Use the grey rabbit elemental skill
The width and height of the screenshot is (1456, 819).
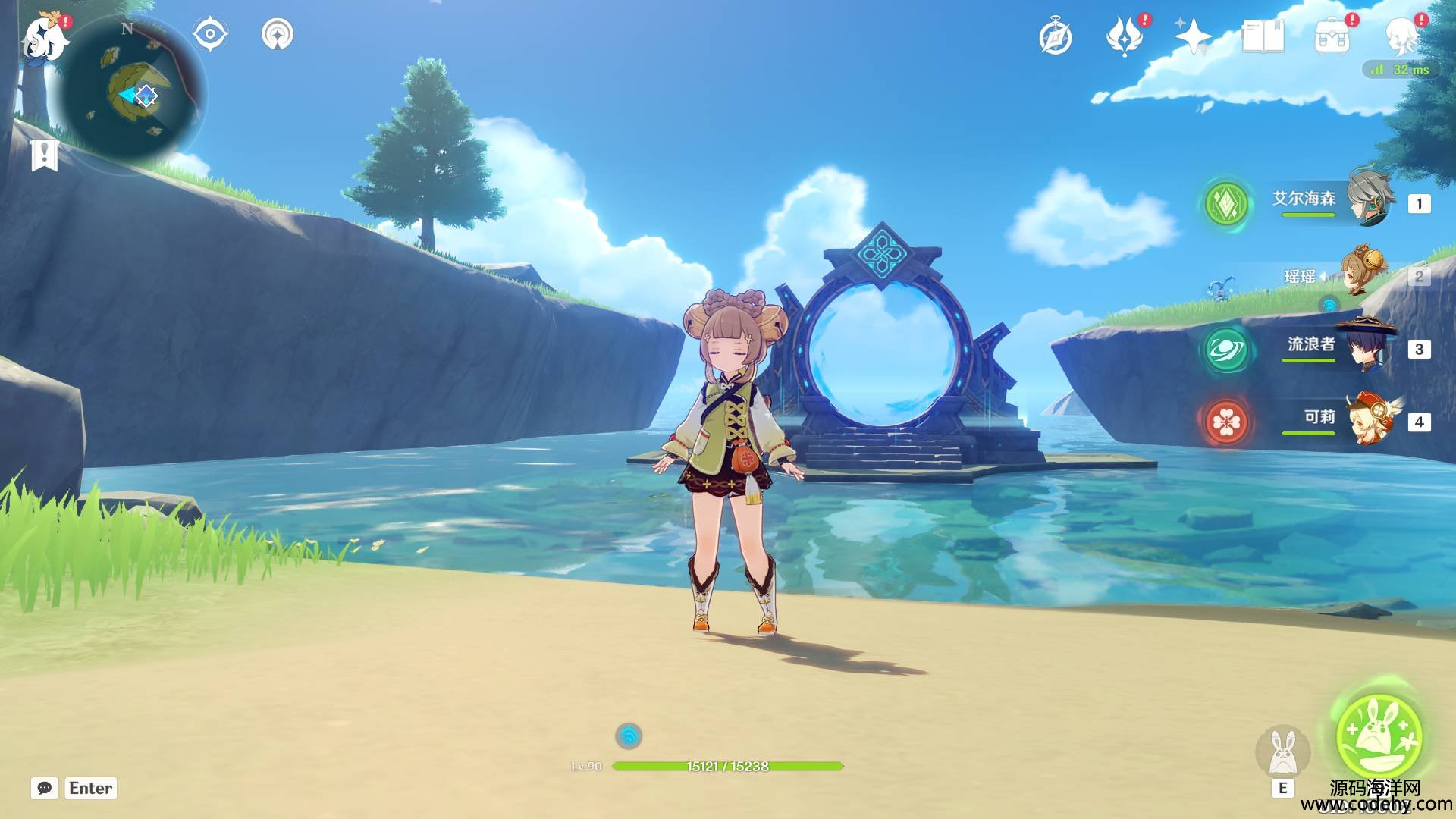coord(1282,751)
